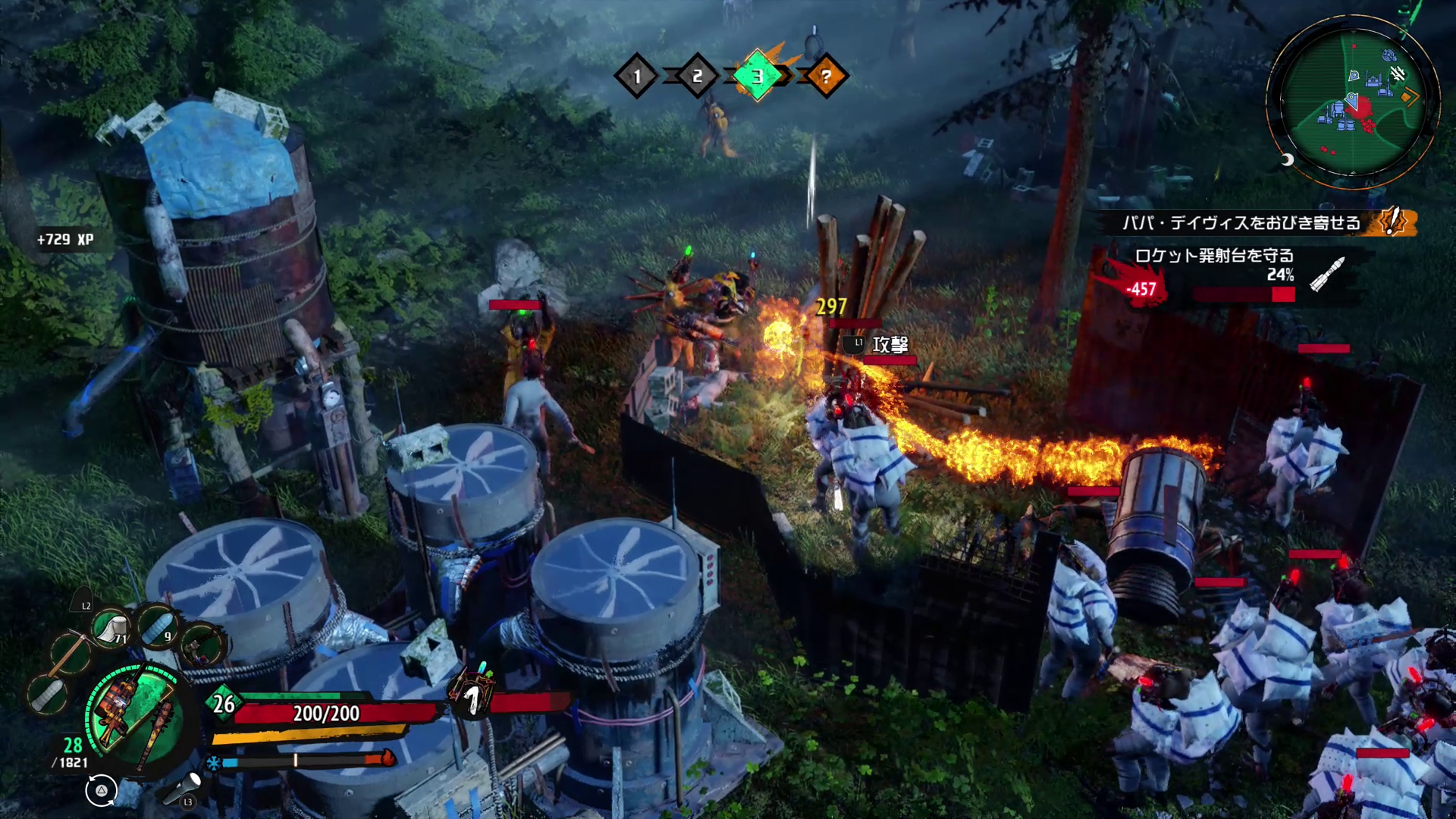Click the orange waypoint marker on minimap
Viewport: 1456px width, 819px height.
pyautogui.click(x=1410, y=96)
